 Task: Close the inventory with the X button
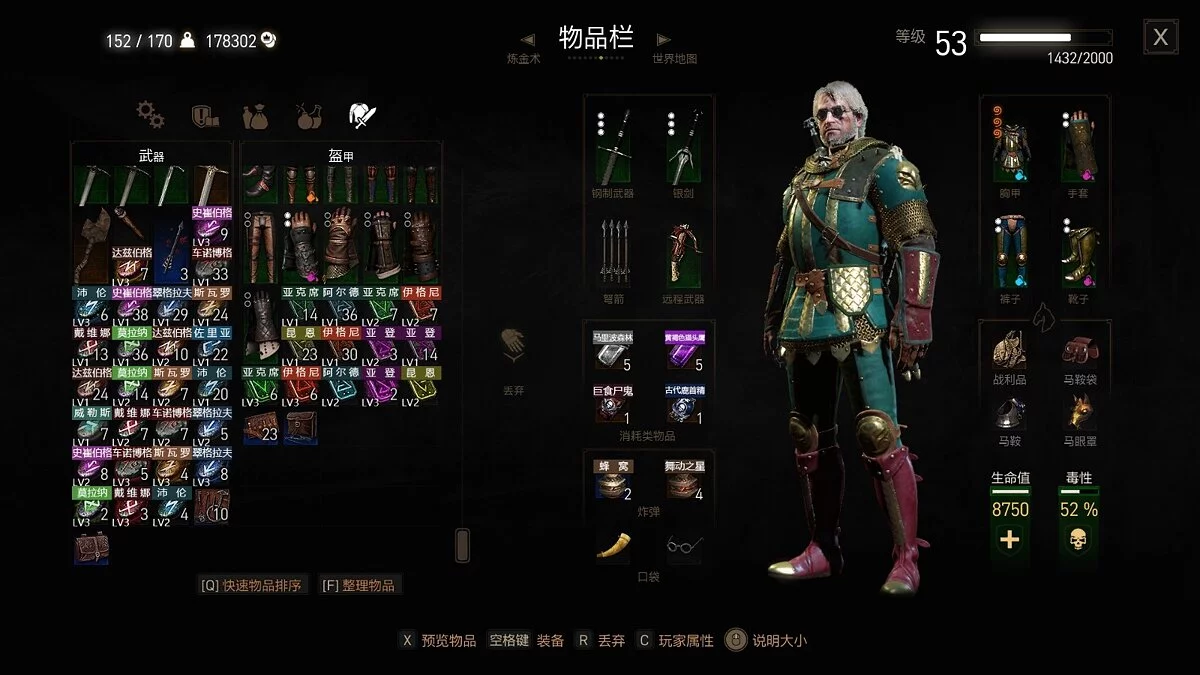1160,38
